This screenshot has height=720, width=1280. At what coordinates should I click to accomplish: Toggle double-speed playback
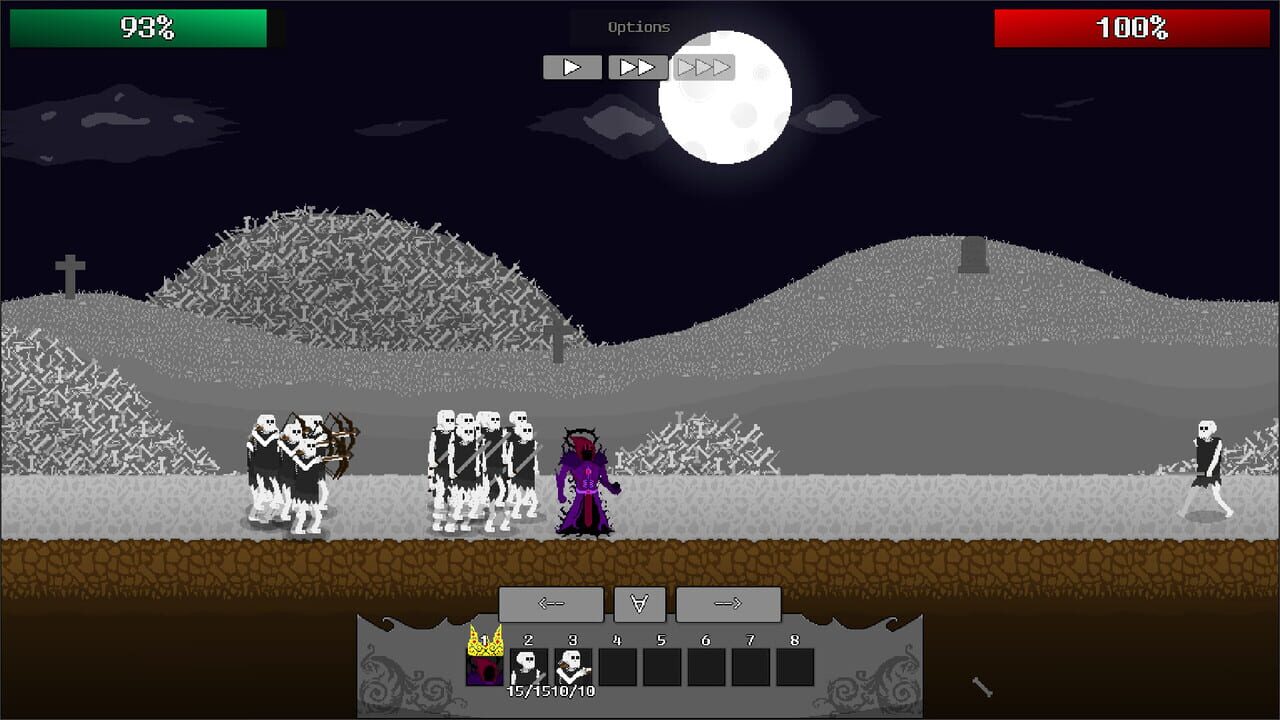(637, 67)
